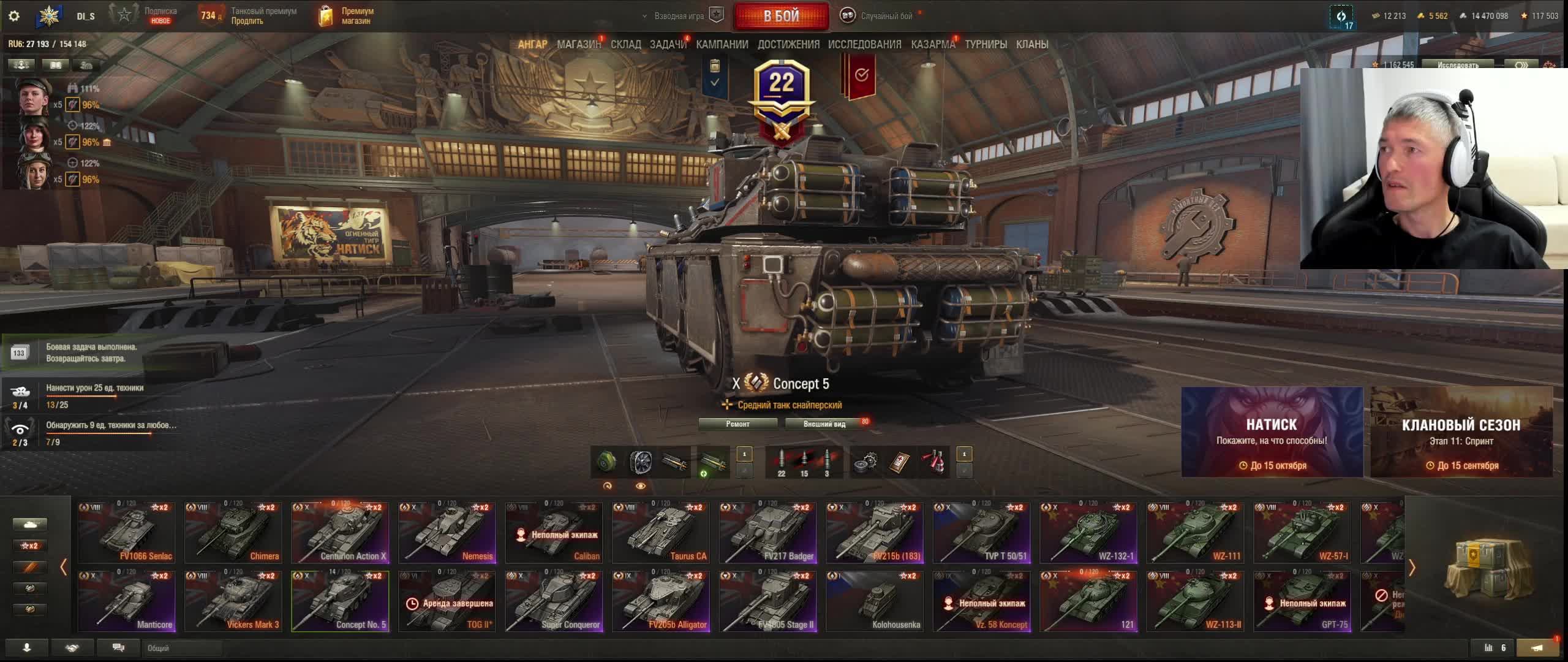Open Внешний вид customization
The image size is (1568, 662).
(x=824, y=424)
